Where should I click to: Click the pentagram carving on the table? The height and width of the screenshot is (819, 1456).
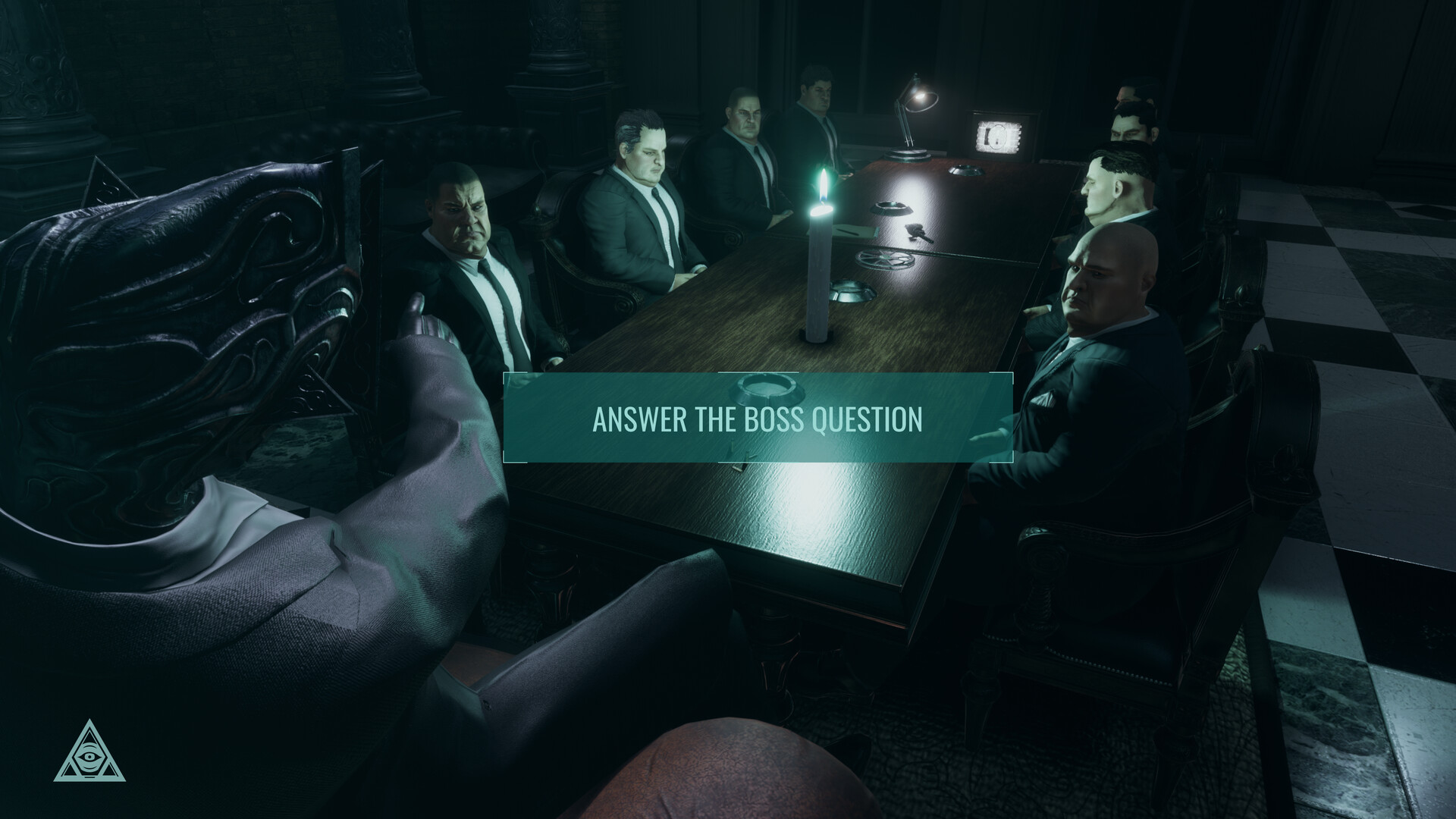tap(886, 256)
